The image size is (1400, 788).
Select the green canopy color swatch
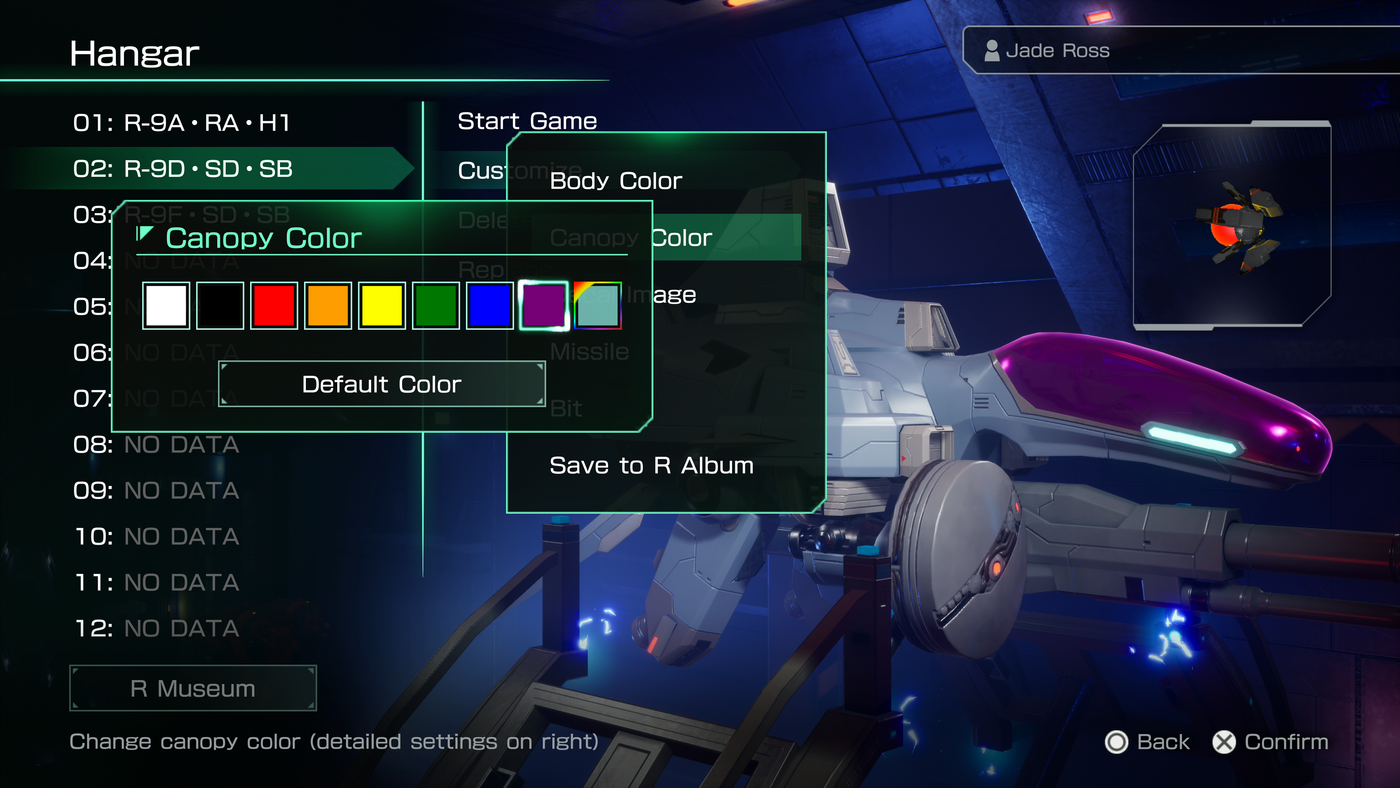435,305
